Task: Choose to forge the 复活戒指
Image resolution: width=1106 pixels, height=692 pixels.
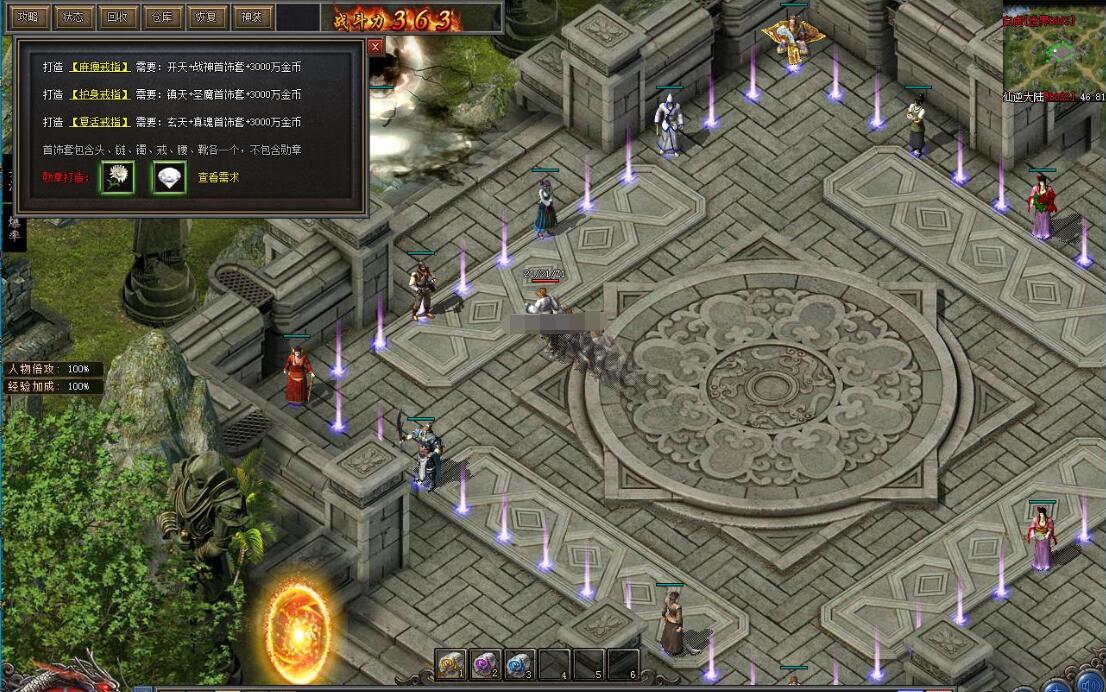Action: coord(99,122)
